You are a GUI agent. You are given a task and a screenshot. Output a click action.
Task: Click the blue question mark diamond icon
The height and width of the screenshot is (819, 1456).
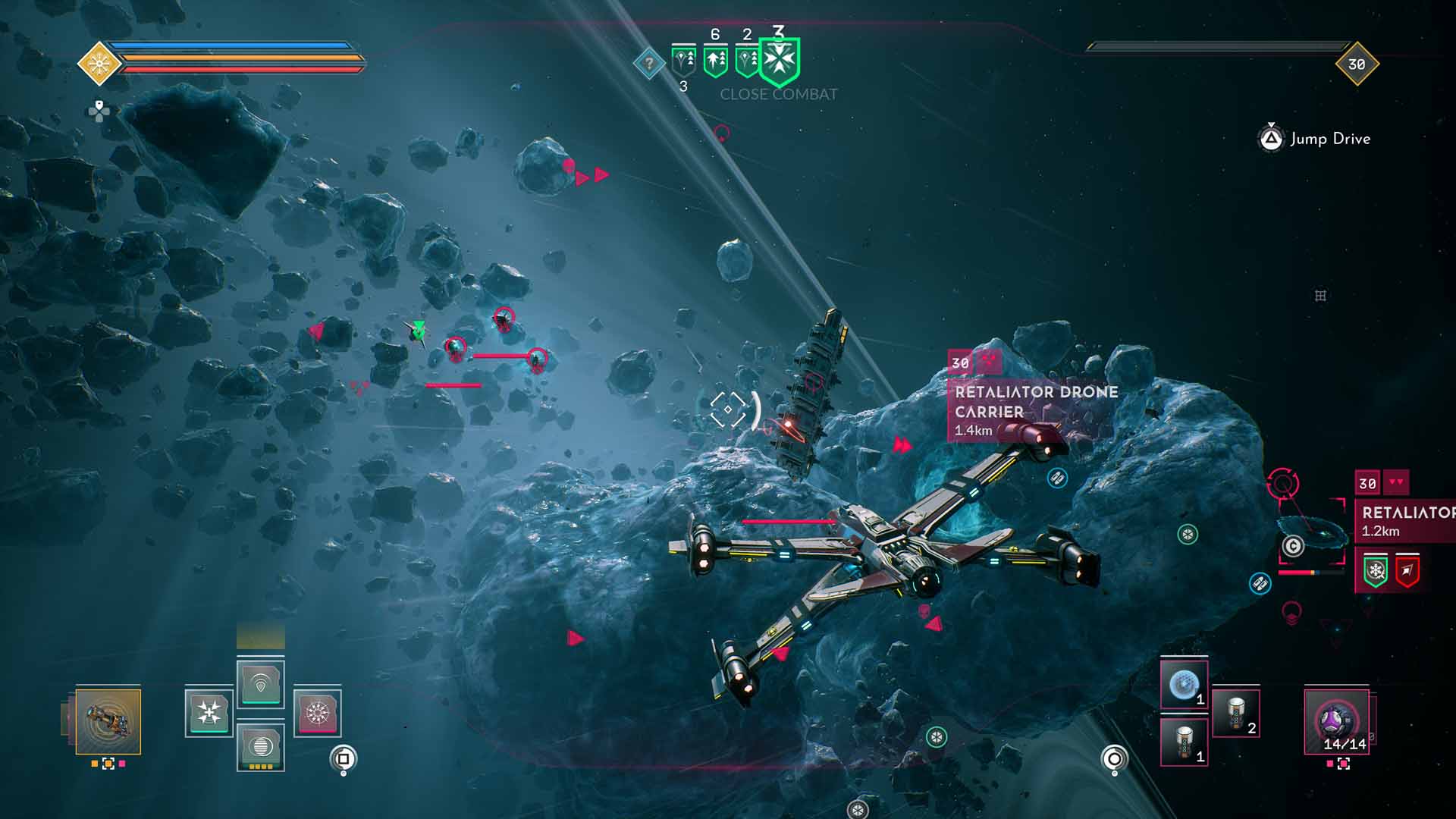[649, 64]
